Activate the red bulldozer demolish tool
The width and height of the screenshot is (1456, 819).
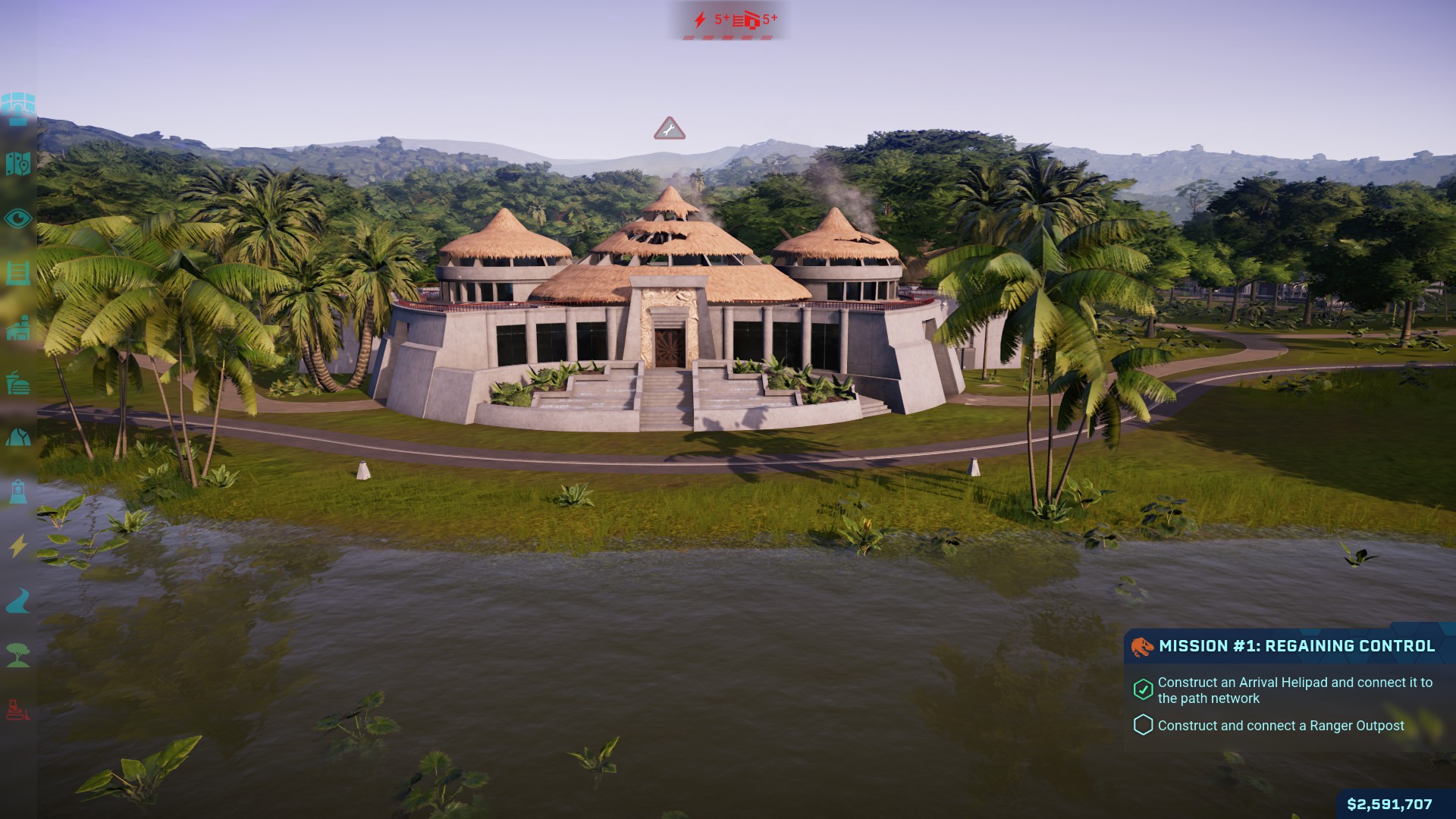18,711
